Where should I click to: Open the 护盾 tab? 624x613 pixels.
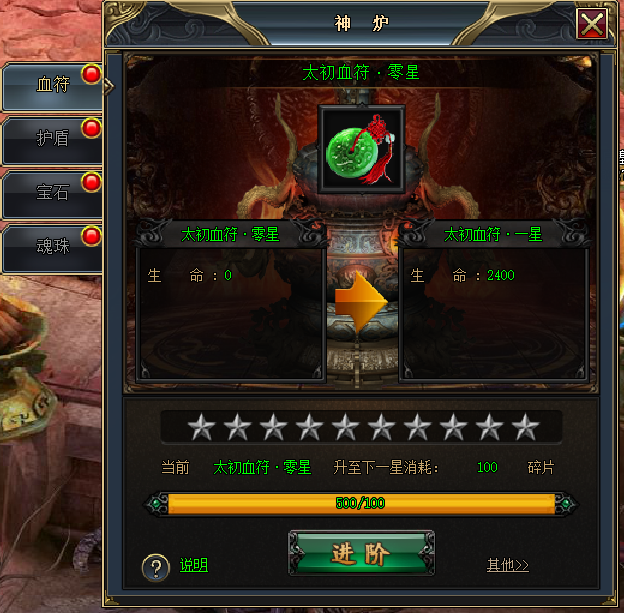pyautogui.click(x=53, y=139)
